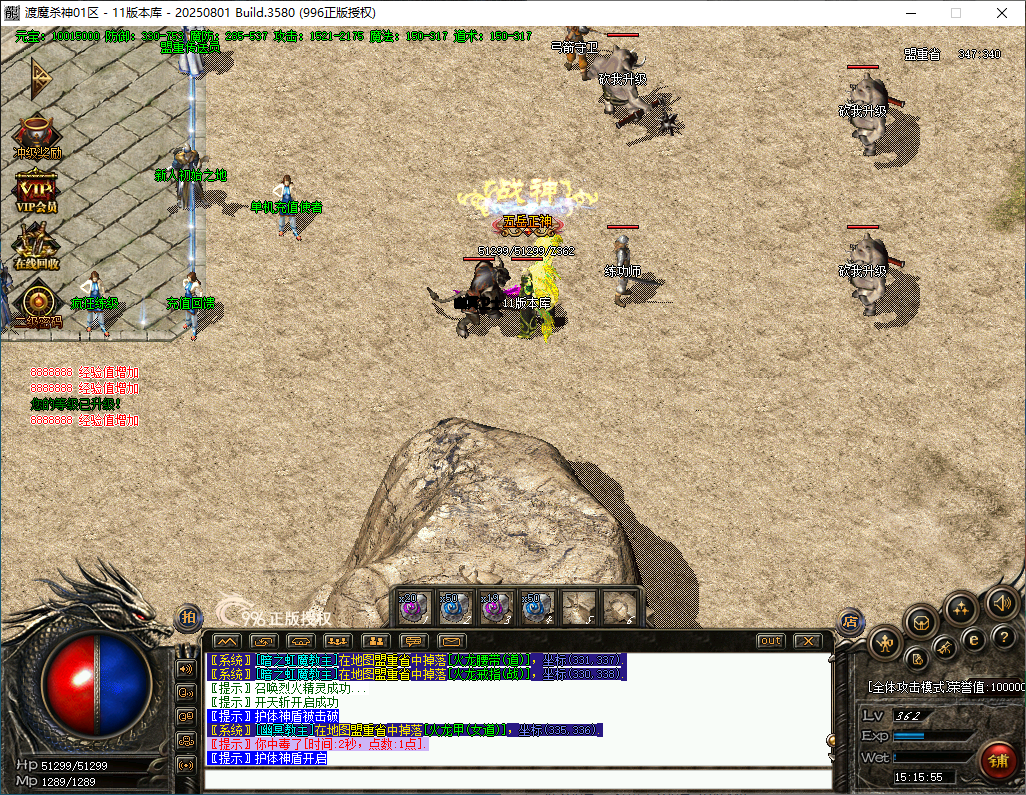
Task: Use the x50 blue potion in slot 2
Action: point(455,606)
